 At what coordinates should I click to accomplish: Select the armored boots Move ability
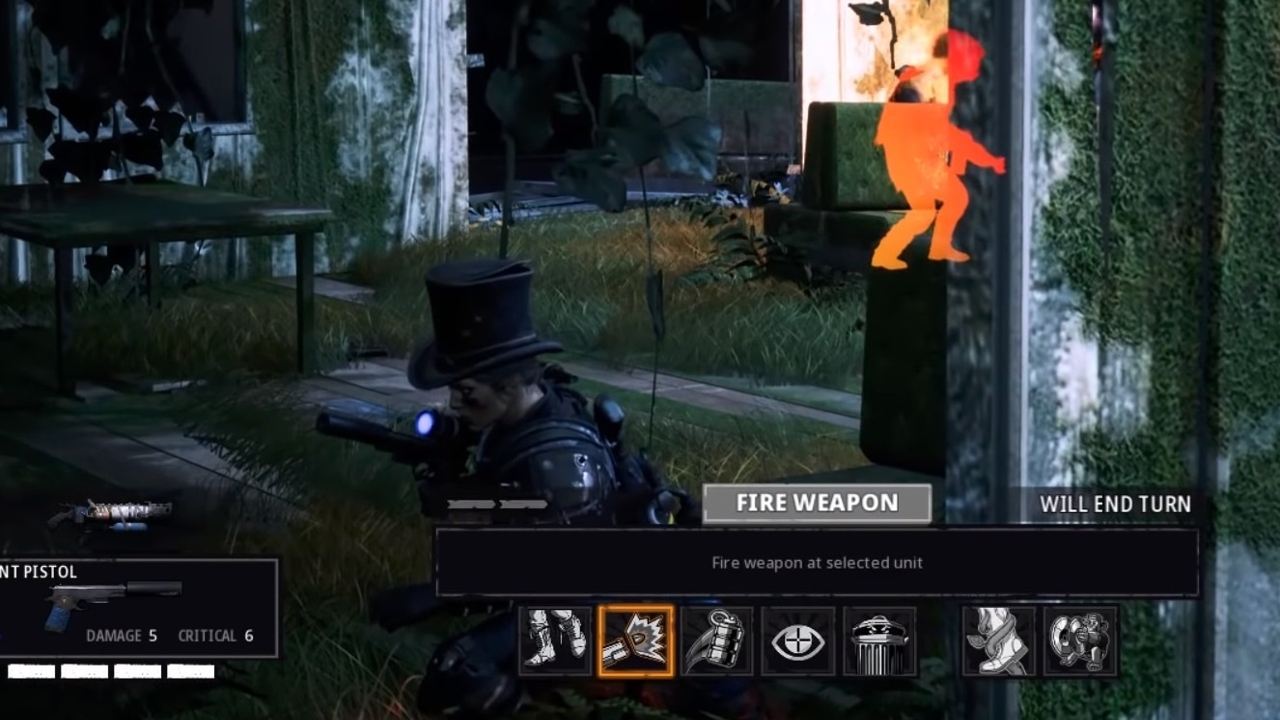tap(556, 640)
